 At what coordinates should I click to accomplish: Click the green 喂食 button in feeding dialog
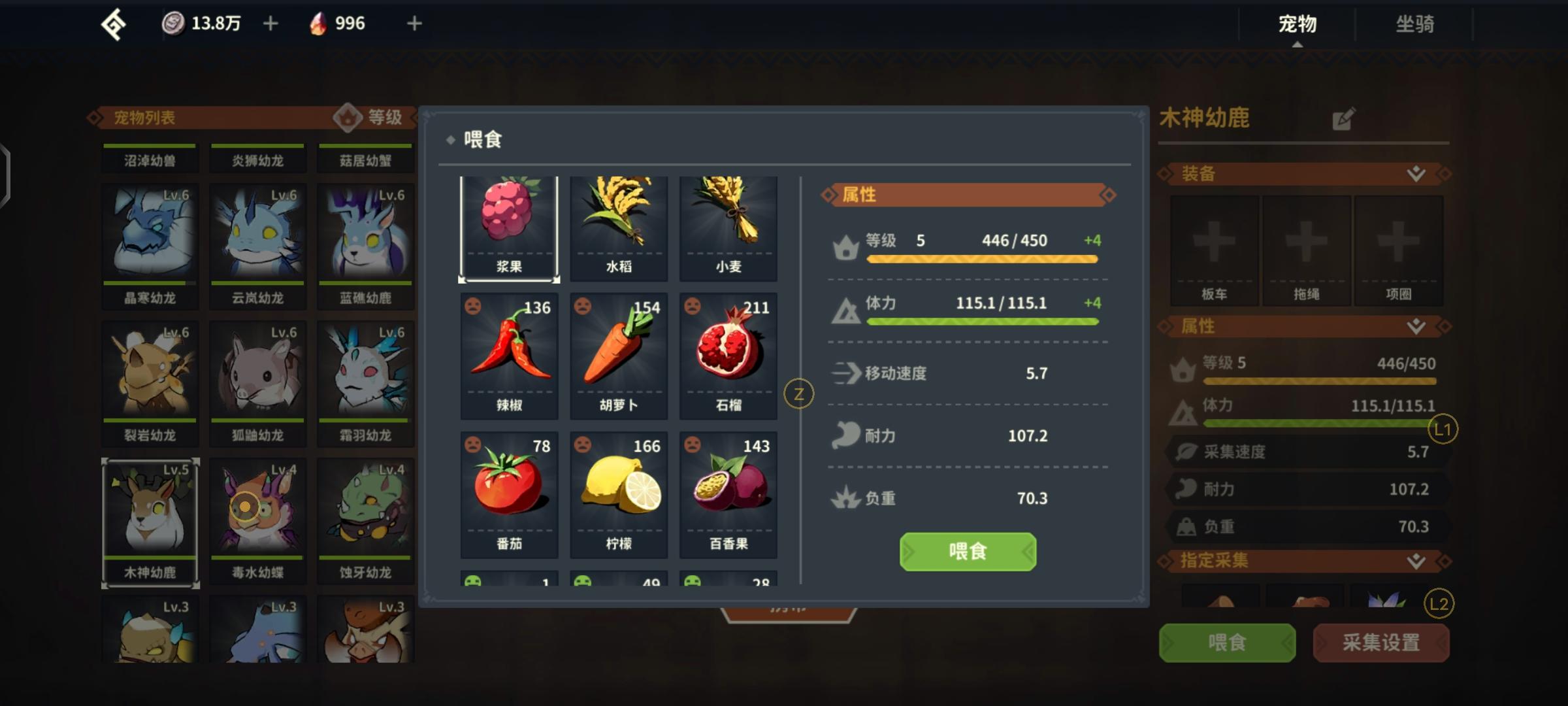point(968,552)
